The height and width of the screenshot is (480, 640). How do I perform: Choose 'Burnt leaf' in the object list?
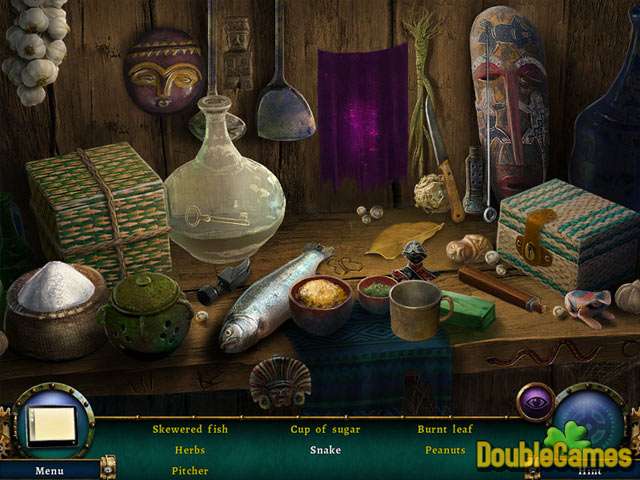pos(445,429)
